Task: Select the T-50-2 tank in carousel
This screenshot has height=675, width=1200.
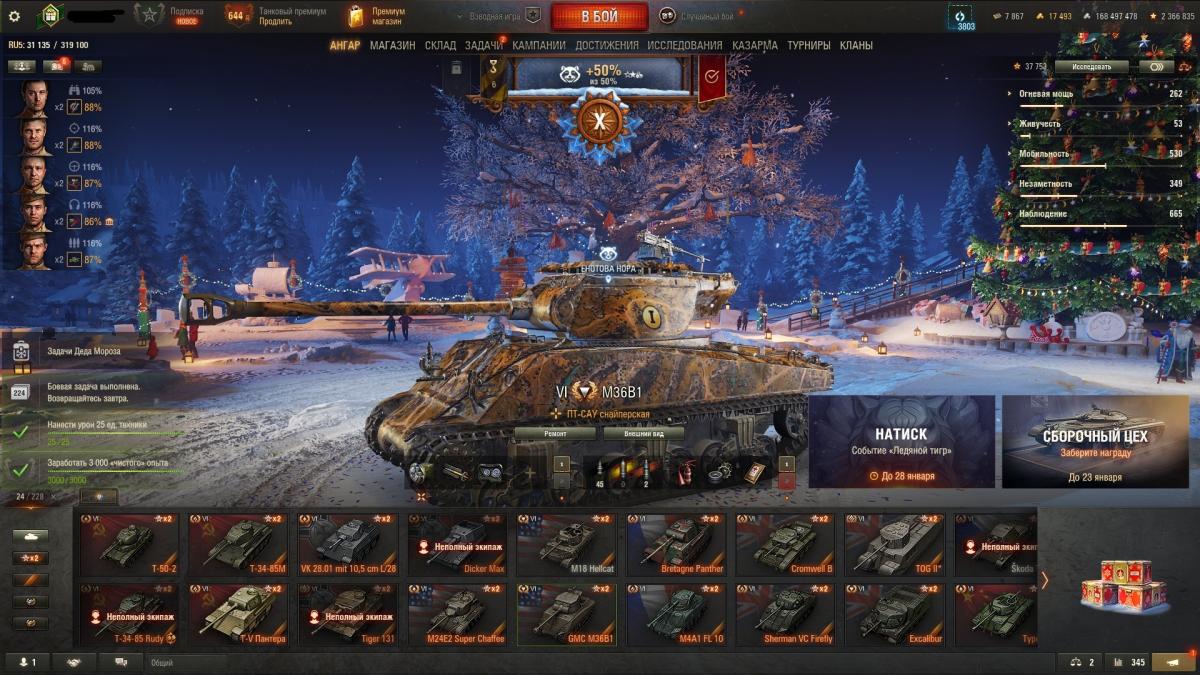Action: [x=127, y=545]
